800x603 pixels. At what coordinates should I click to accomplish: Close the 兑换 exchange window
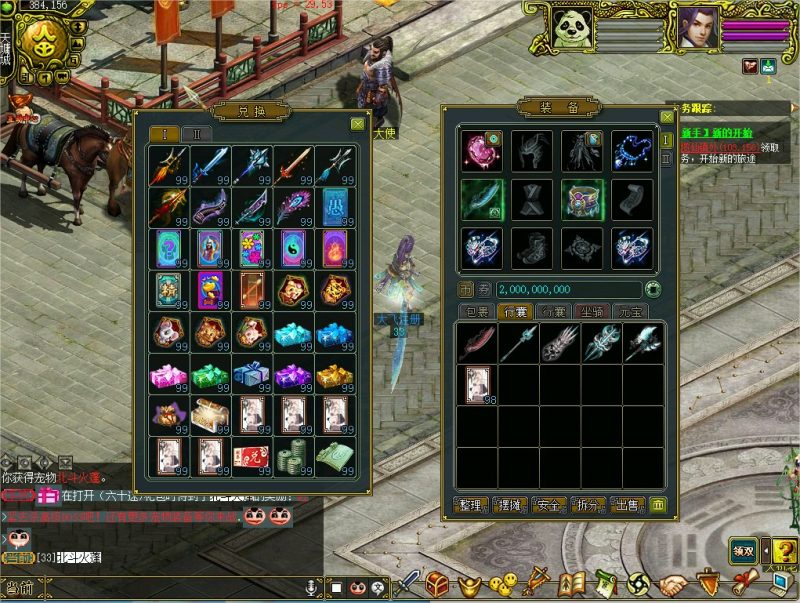pos(358,124)
